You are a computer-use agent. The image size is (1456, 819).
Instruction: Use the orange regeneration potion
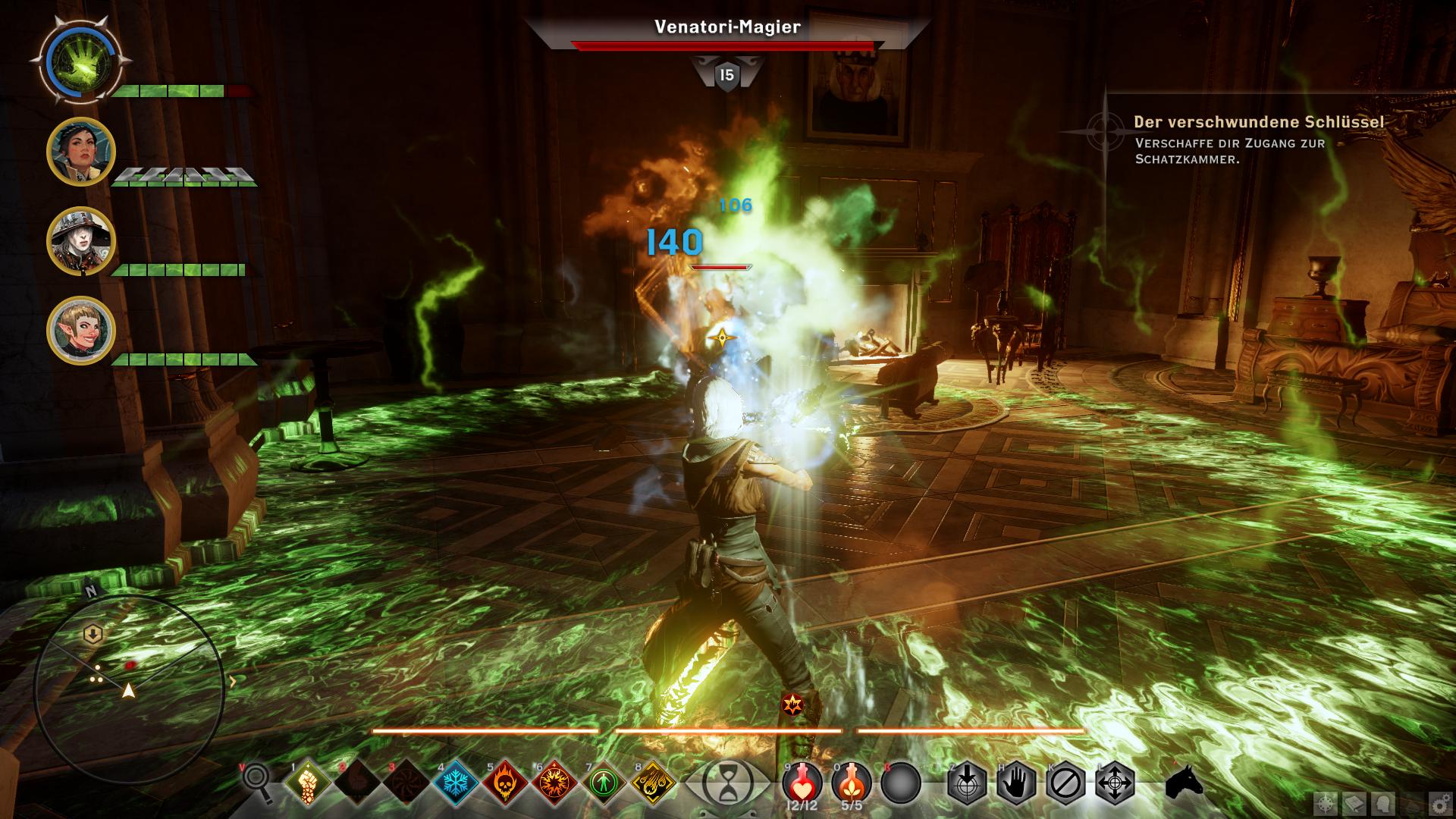click(852, 781)
